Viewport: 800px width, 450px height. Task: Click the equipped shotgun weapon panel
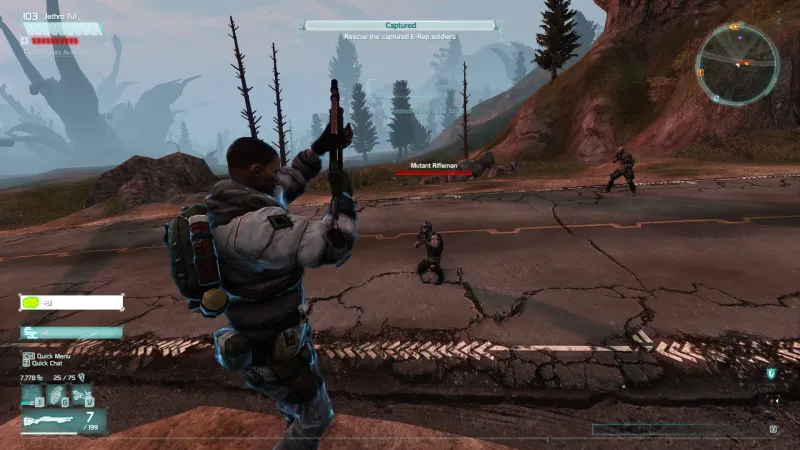(62, 421)
